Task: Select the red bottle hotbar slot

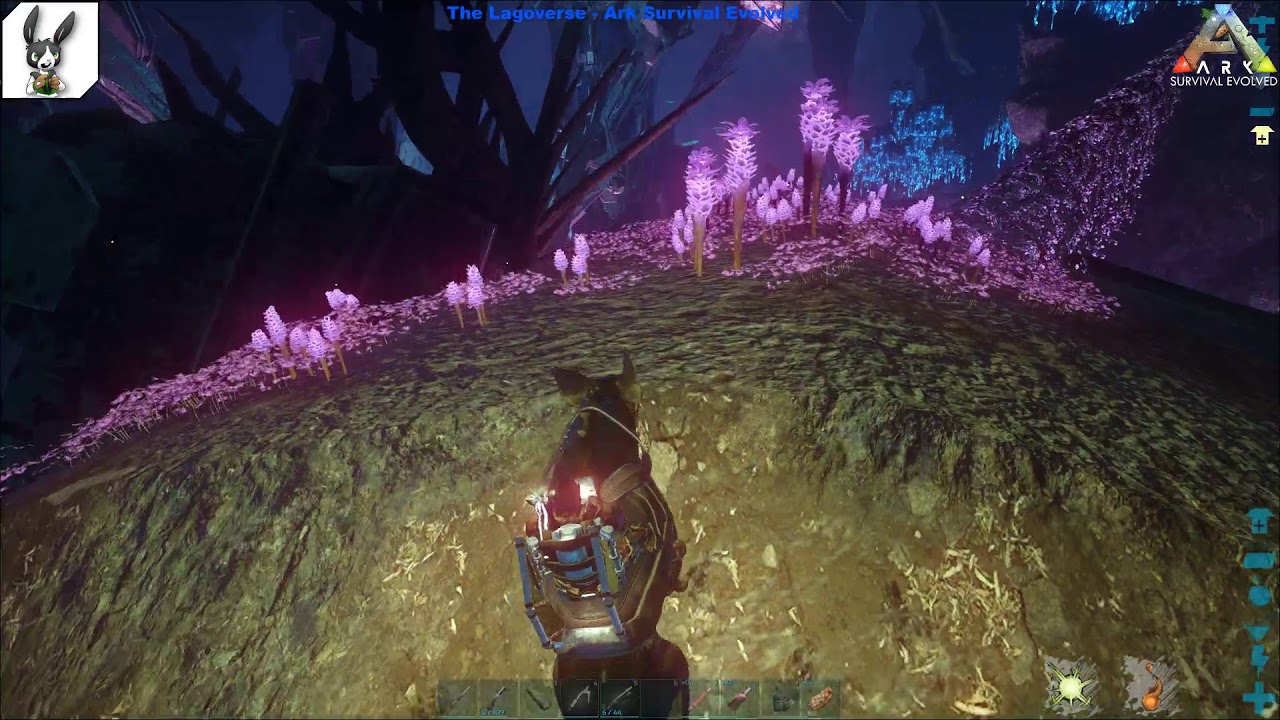Action: coord(740,697)
